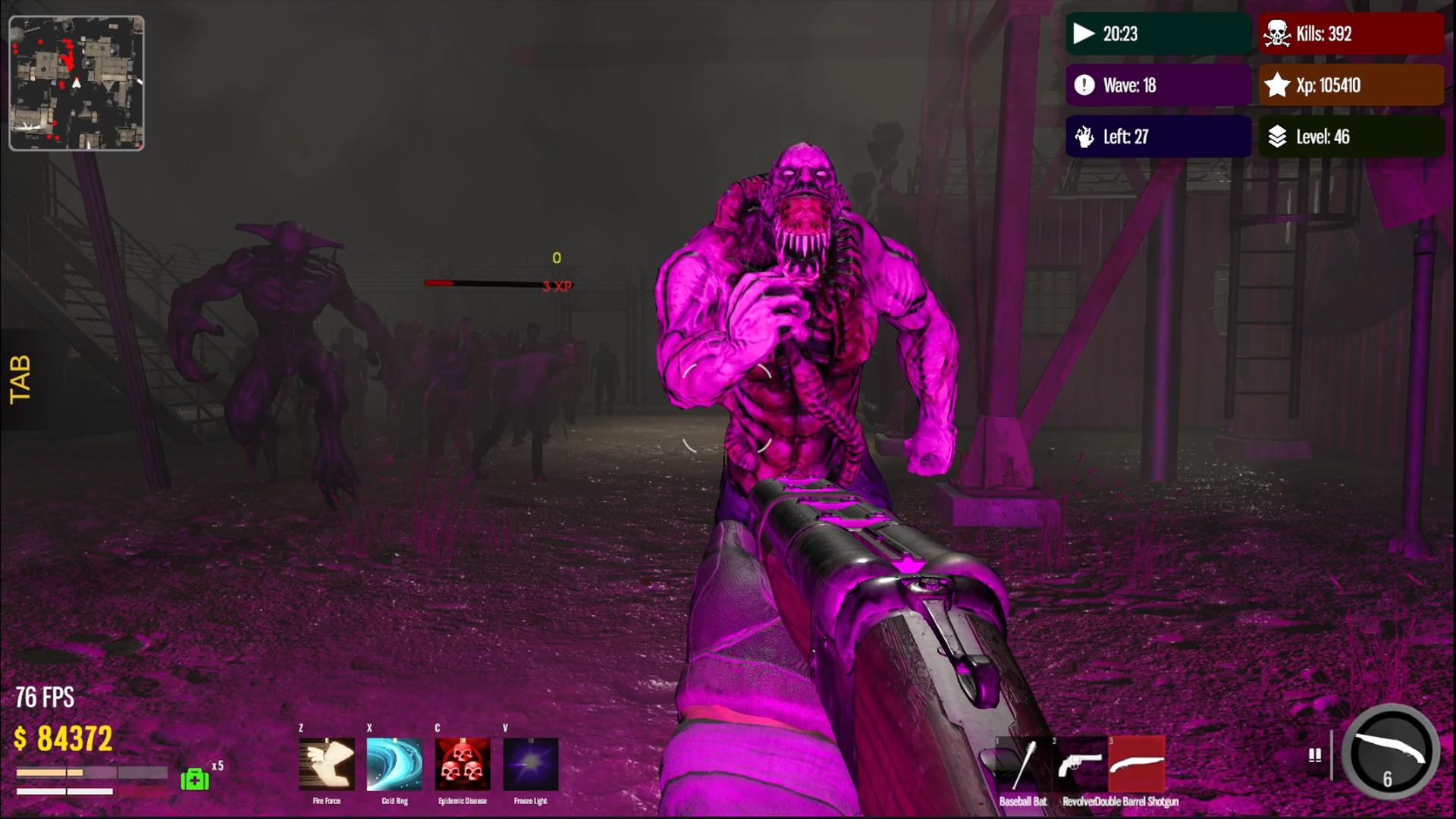Click the zombie hand icon on Left counter
Screen dimensions: 1456x819
1084,136
